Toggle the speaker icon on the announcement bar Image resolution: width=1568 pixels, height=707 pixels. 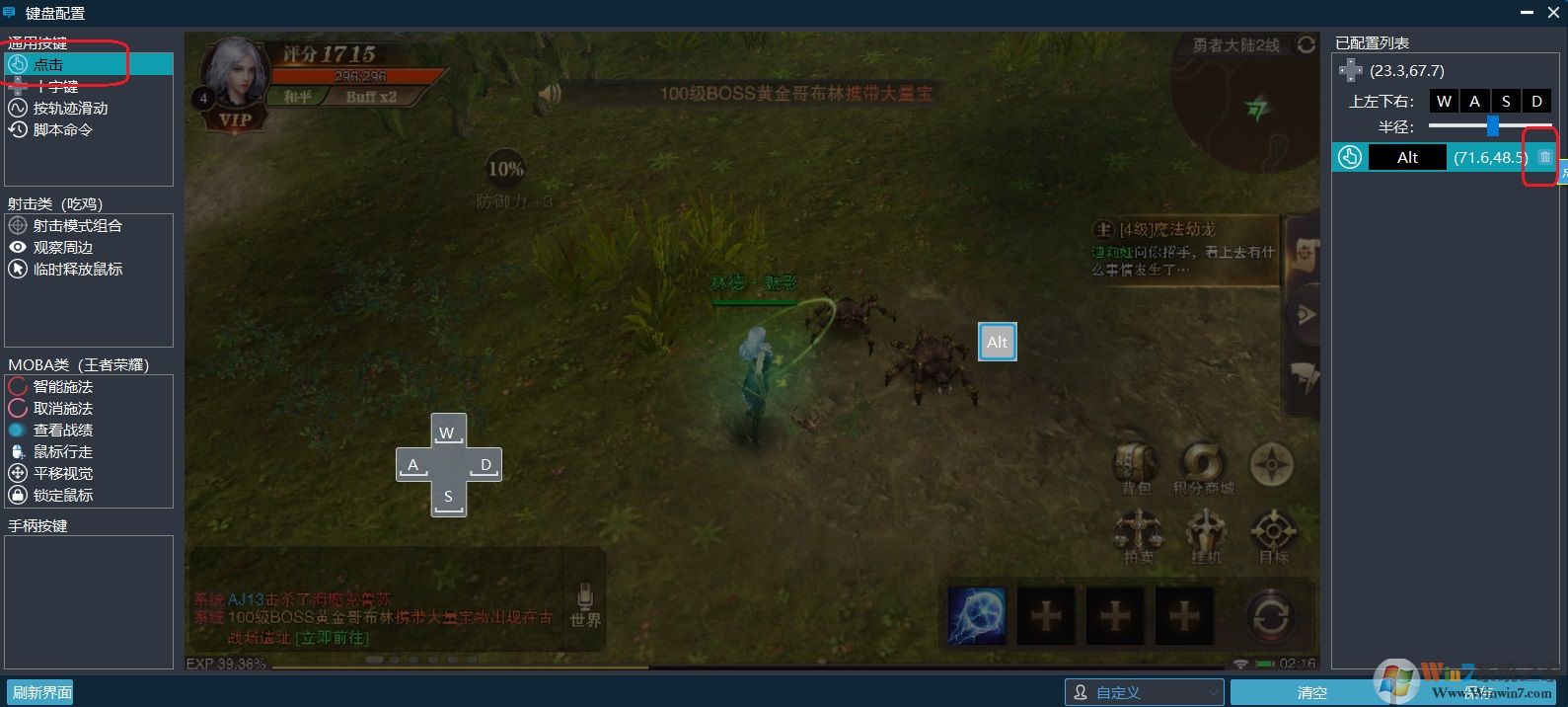pyautogui.click(x=551, y=94)
